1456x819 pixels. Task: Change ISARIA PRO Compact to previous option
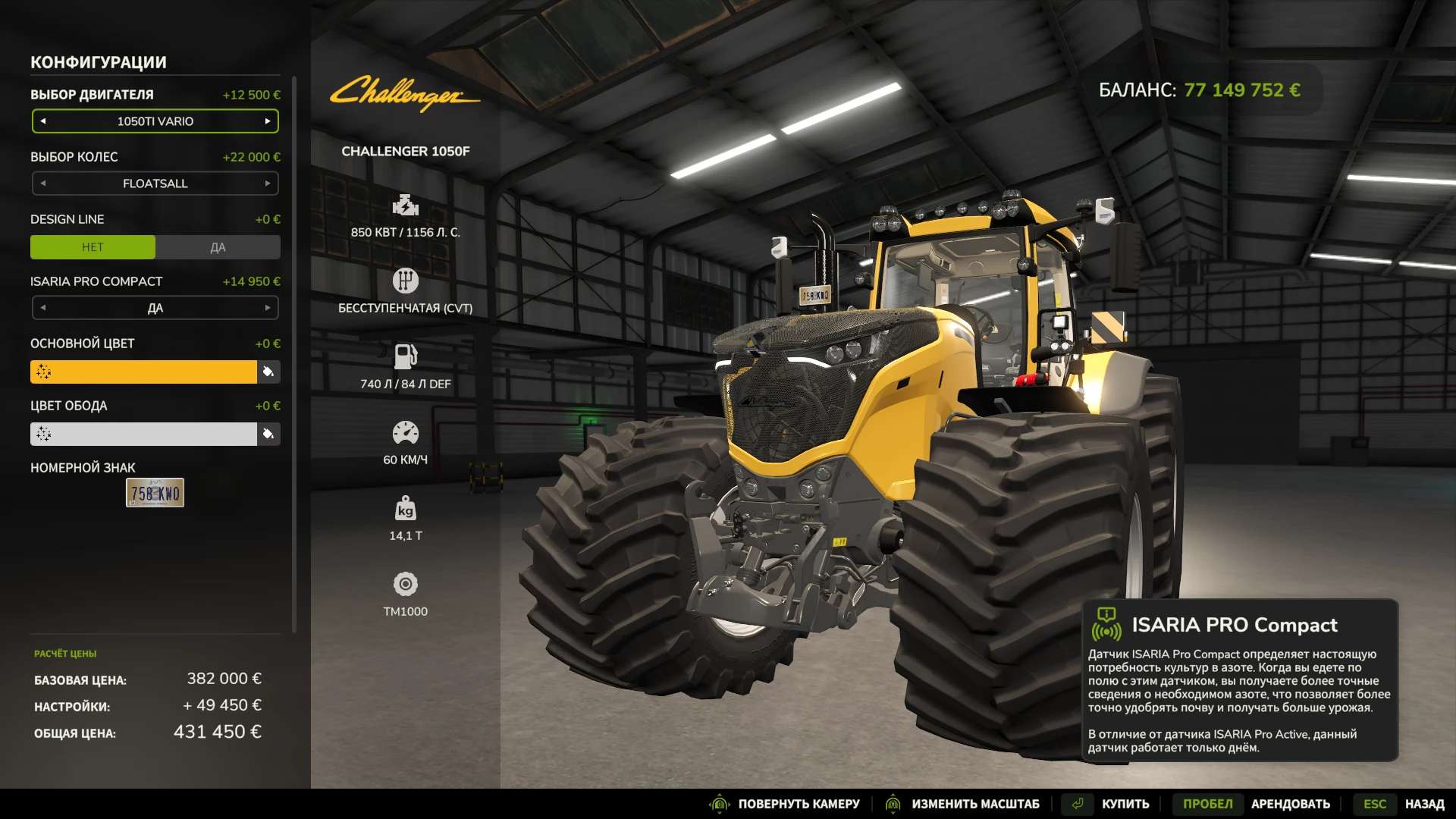(x=43, y=308)
